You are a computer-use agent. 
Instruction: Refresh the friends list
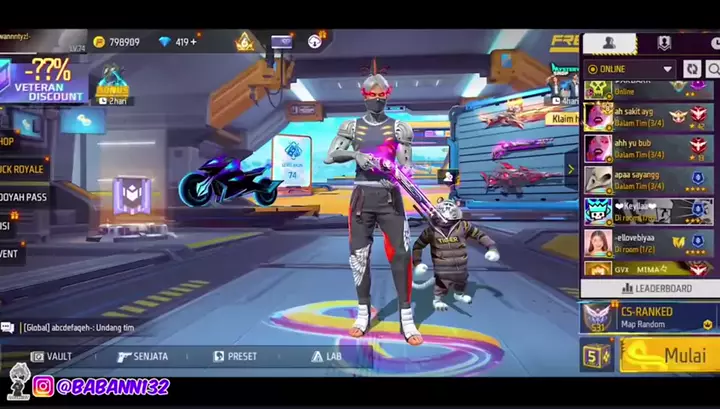(692, 69)
